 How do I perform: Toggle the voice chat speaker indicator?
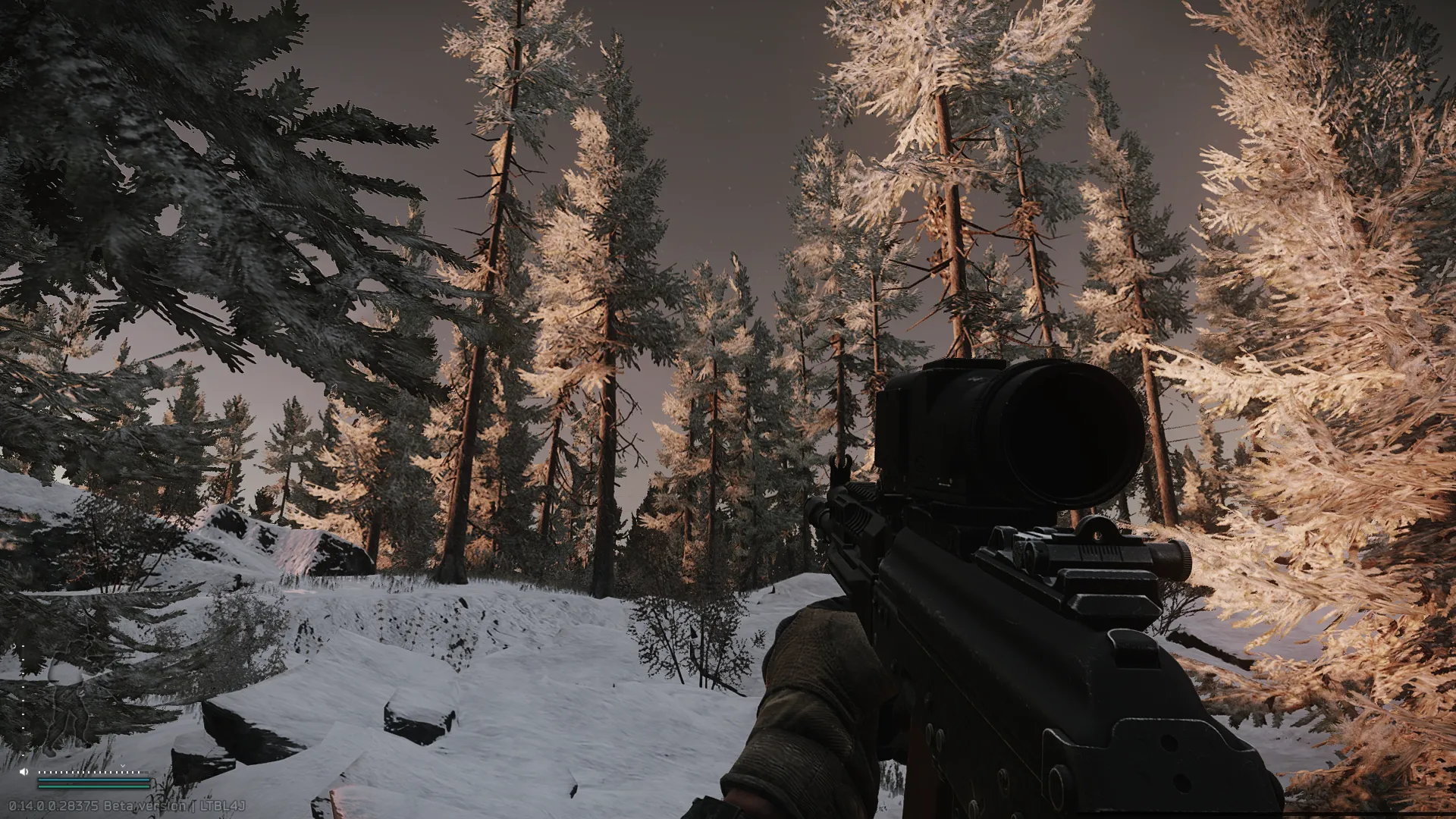[x=24, y=772]
